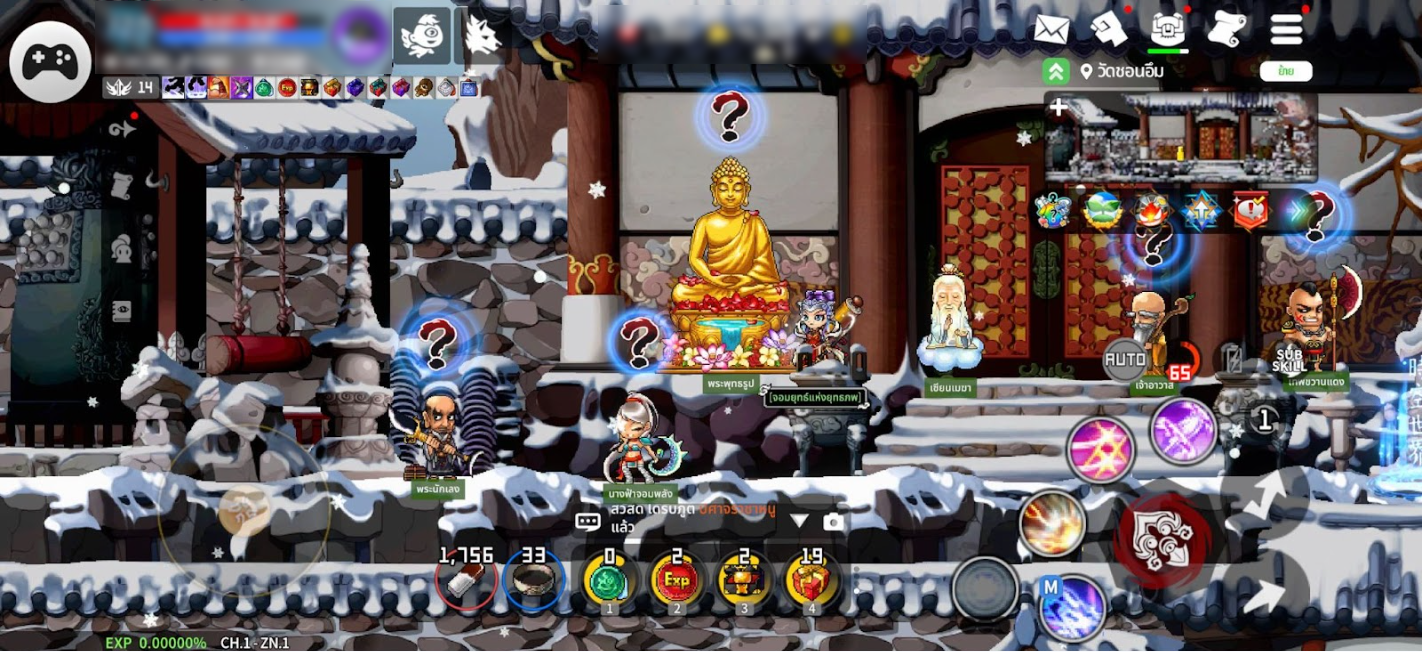Open the mail envelope icon
Screen dimensions: 1422x652
tap(1051, 30)
